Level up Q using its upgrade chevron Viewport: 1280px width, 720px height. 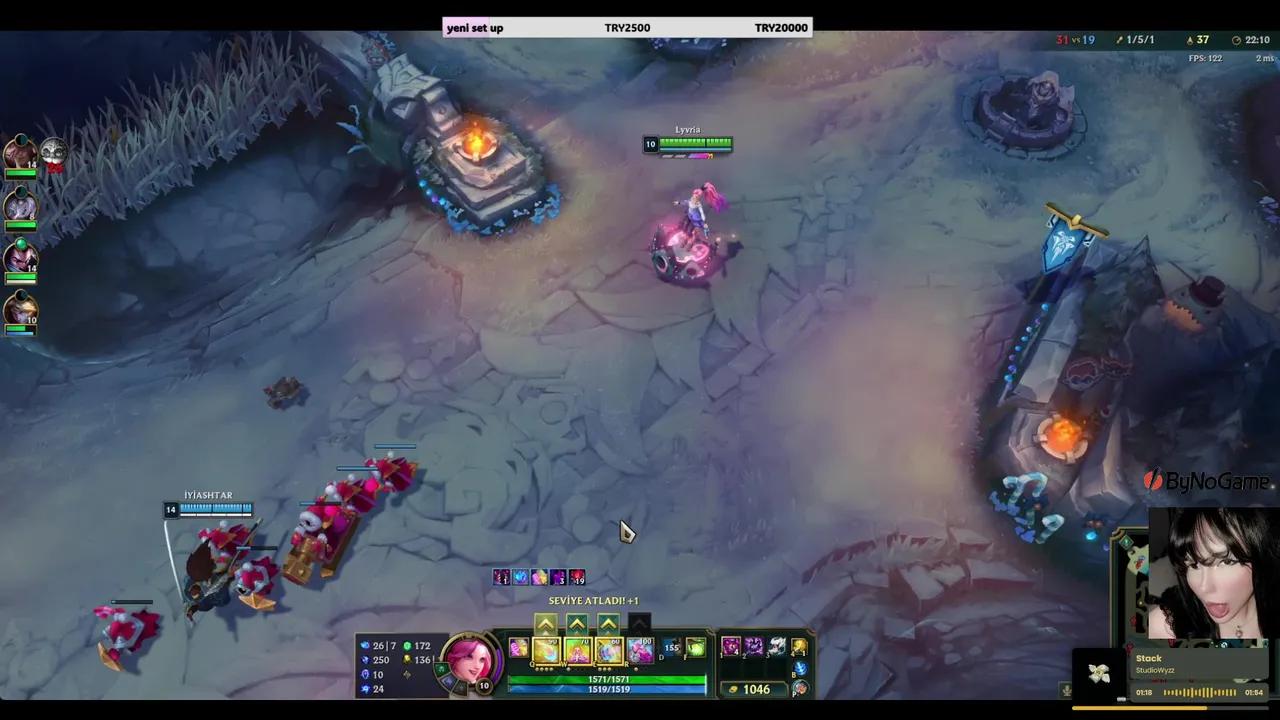[x=545, y=624]
